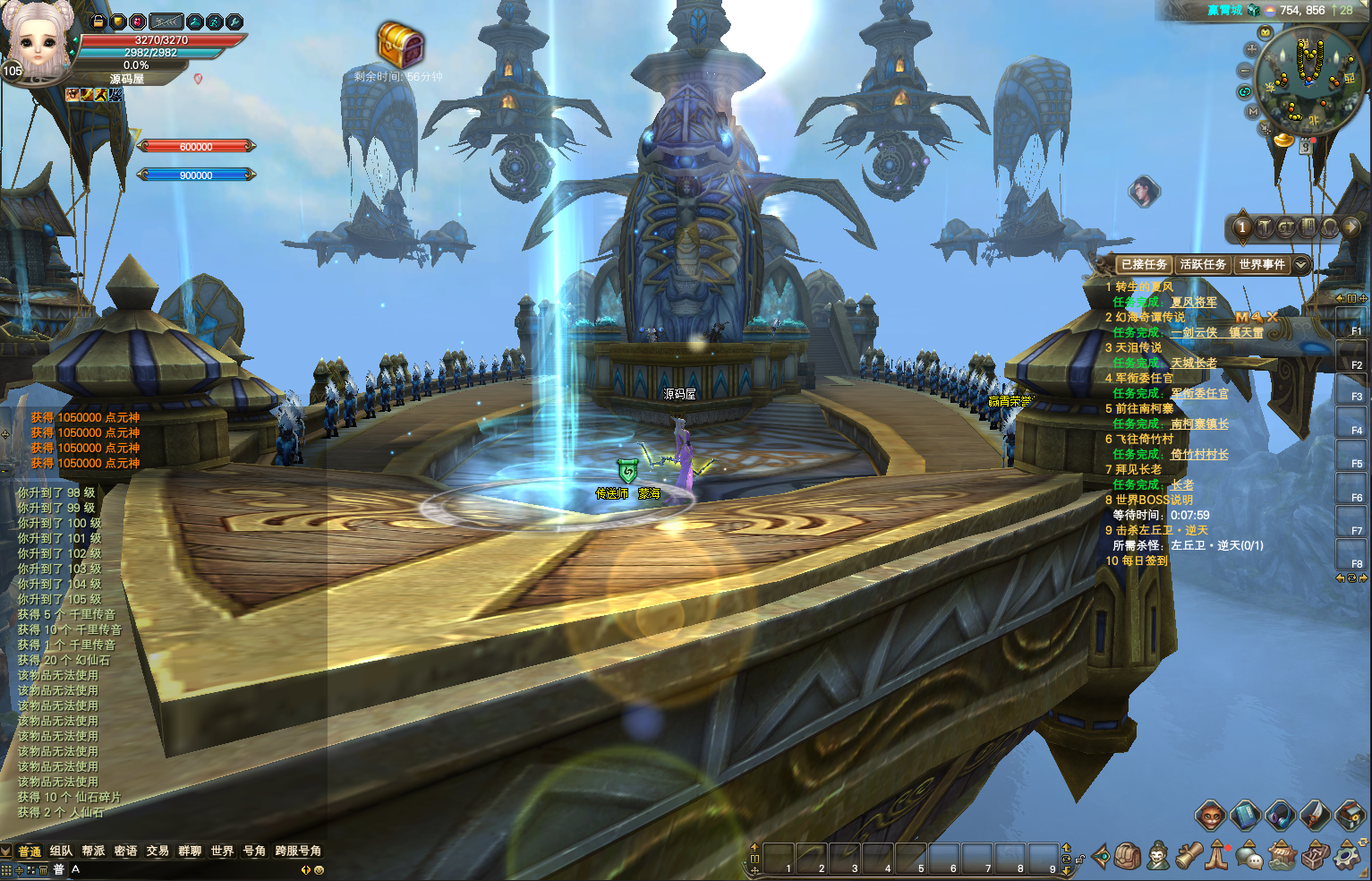Open the backpack inventory icon

[1128, 856]
